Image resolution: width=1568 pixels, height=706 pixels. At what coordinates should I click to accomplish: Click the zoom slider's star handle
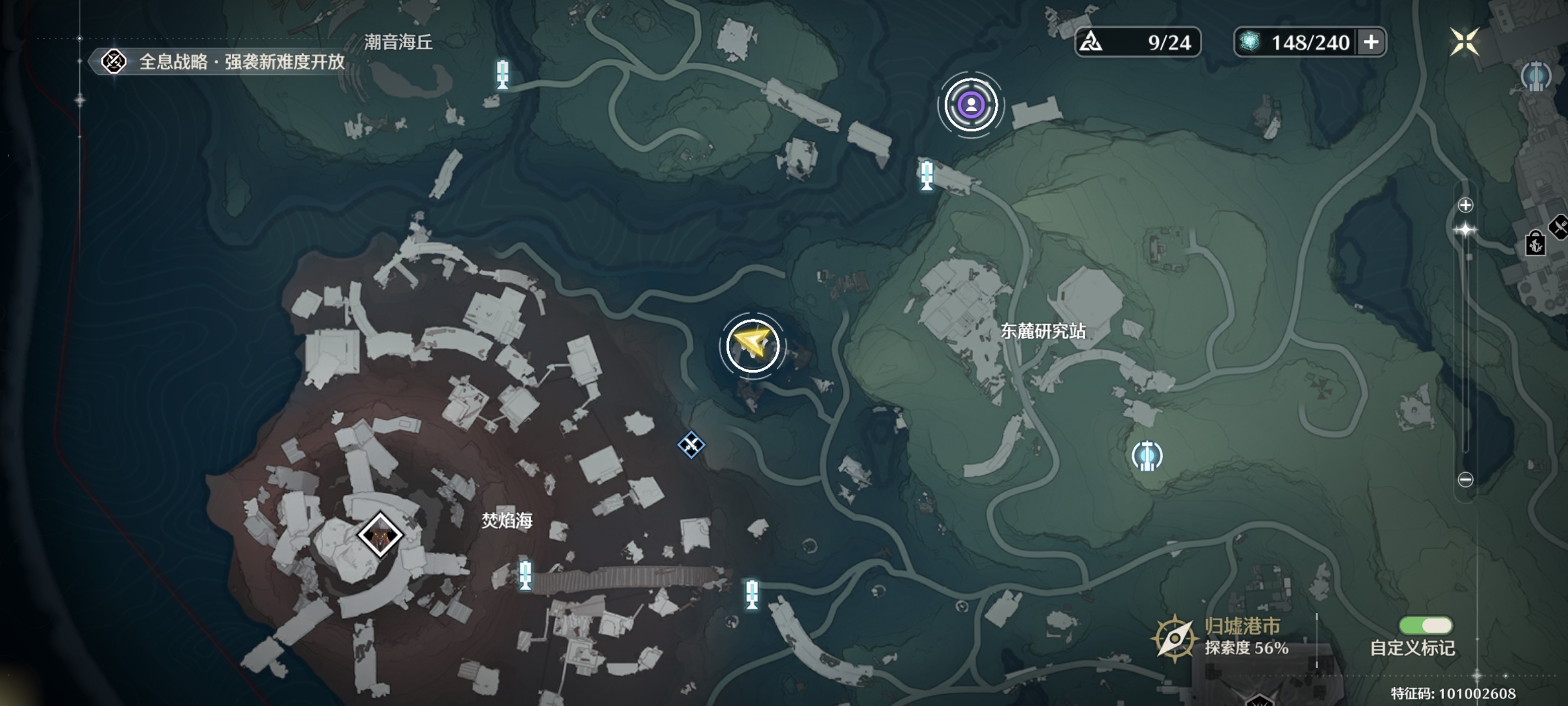1465,230
